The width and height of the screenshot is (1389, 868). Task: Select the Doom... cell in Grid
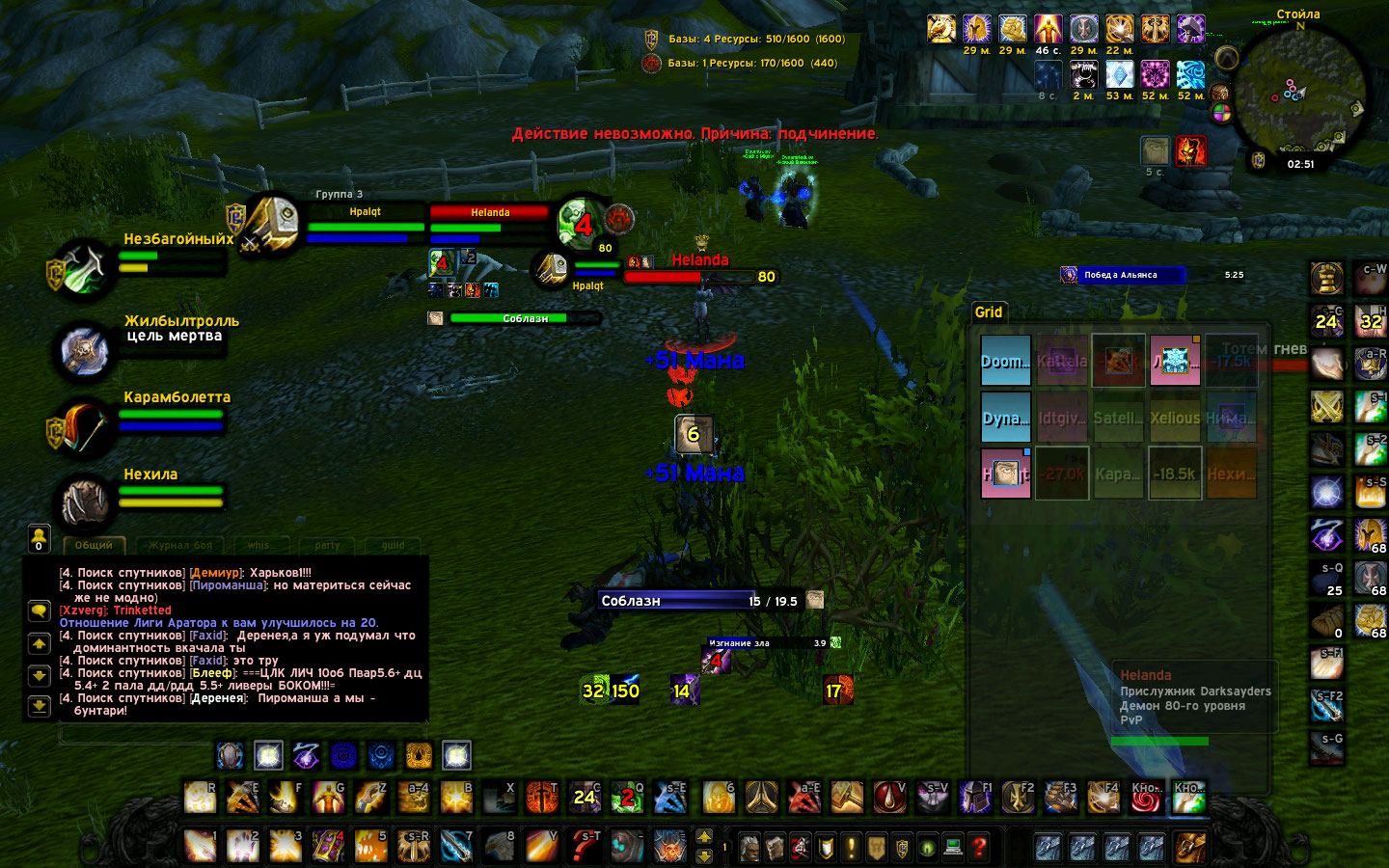pyautogui.click(x=1005, y=361)
